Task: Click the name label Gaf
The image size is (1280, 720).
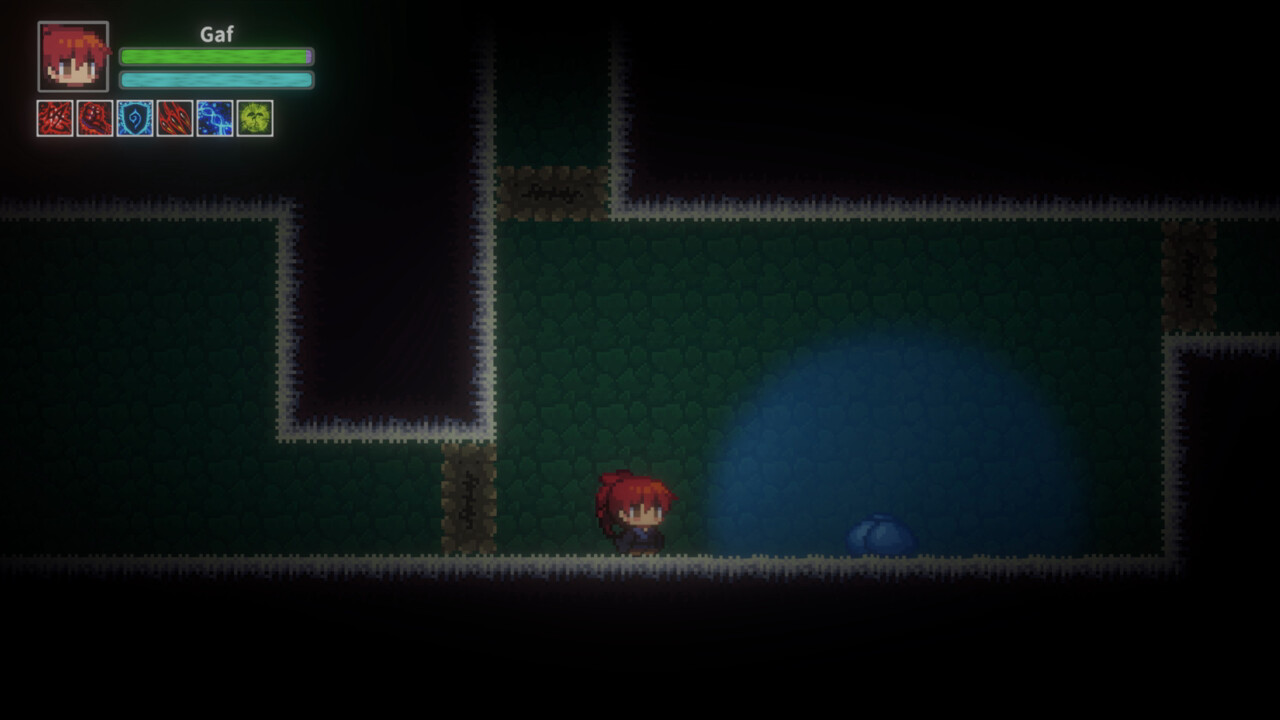Action: pyautogui.click(x=216, y=33)
